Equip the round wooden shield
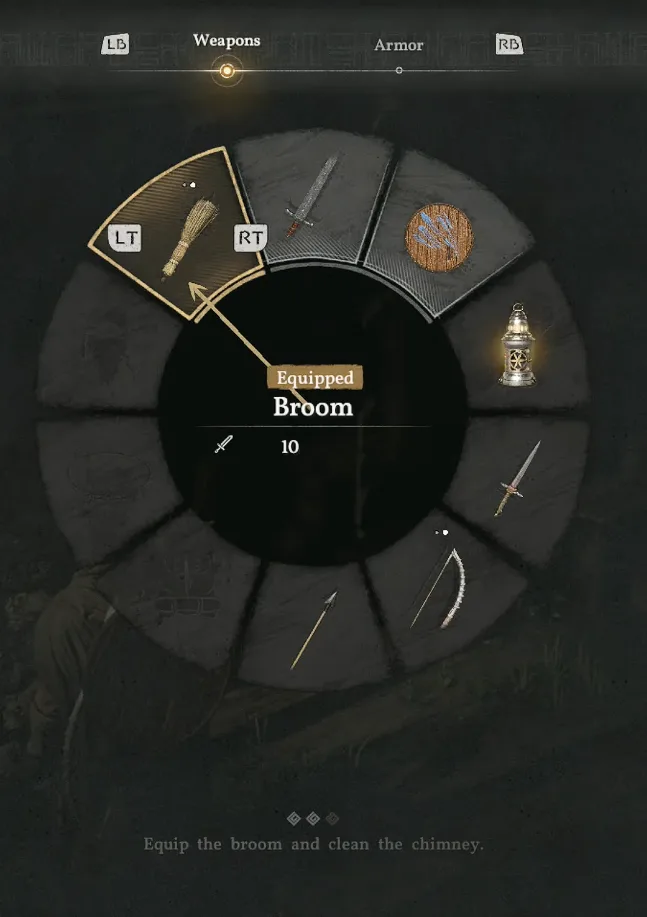 point(437,239)
